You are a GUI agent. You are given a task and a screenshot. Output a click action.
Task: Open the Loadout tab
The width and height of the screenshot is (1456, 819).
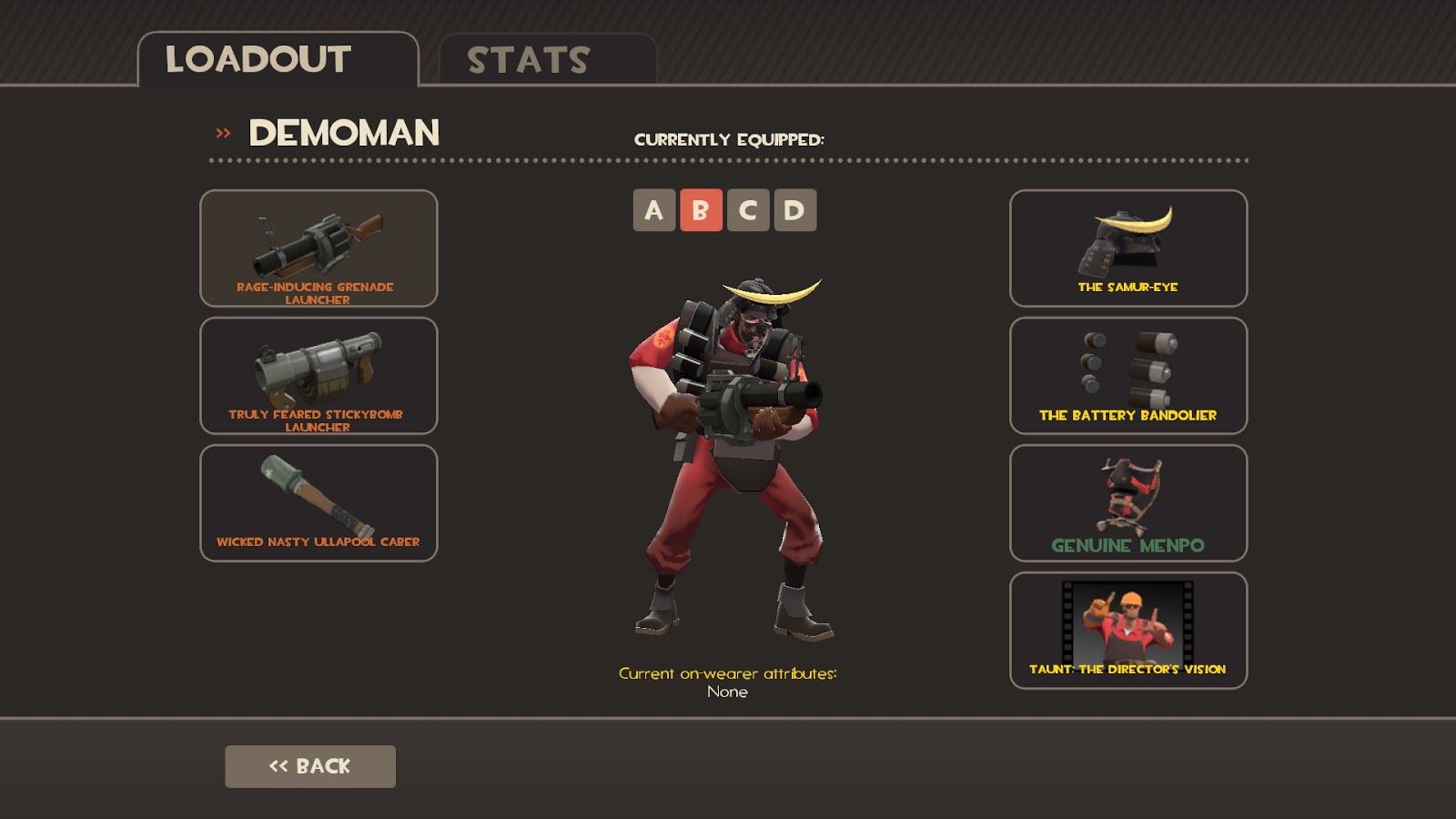(256, 60)
